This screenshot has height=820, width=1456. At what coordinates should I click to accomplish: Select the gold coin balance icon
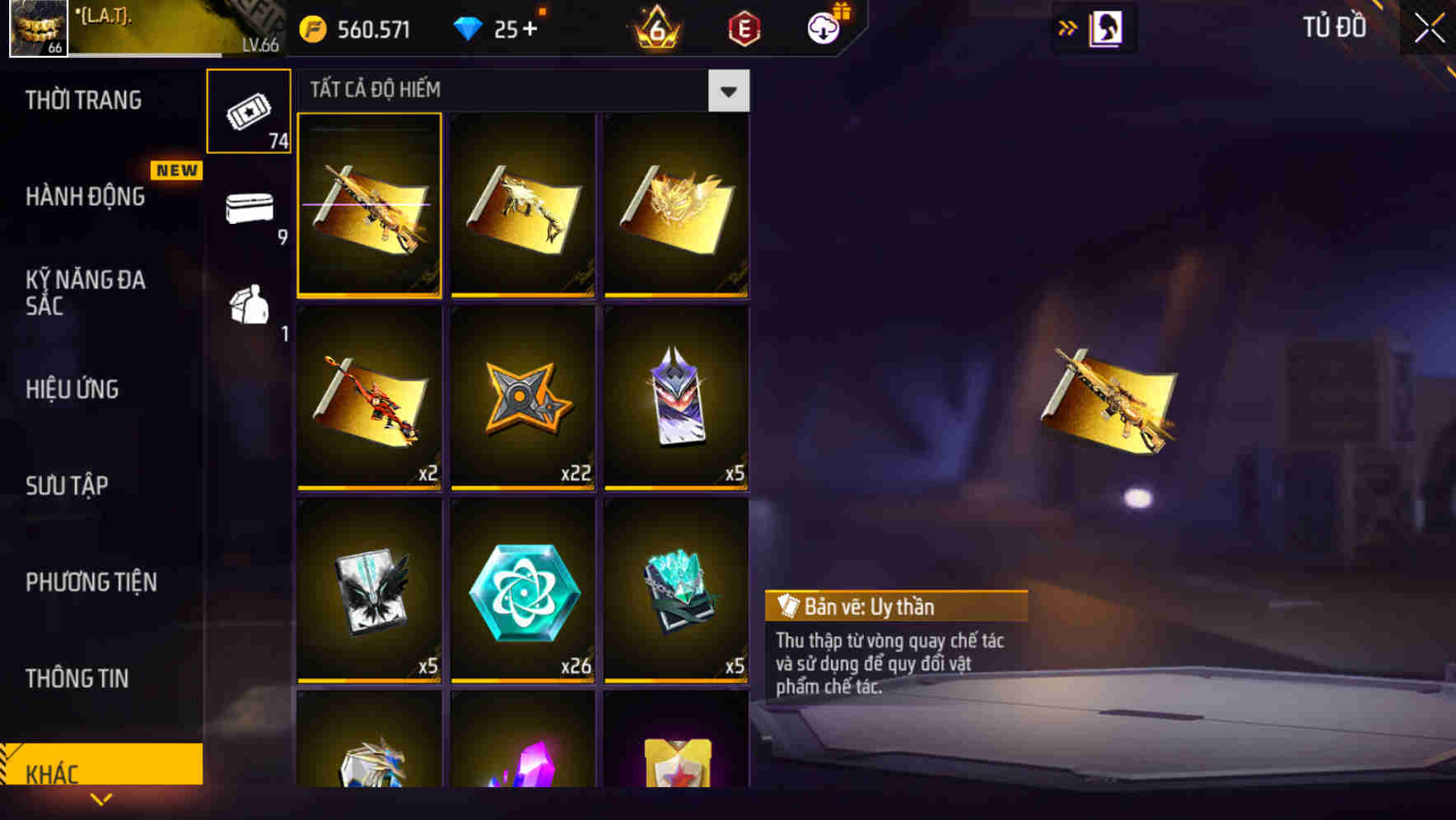pyautogui.click(x=311, y=27)
